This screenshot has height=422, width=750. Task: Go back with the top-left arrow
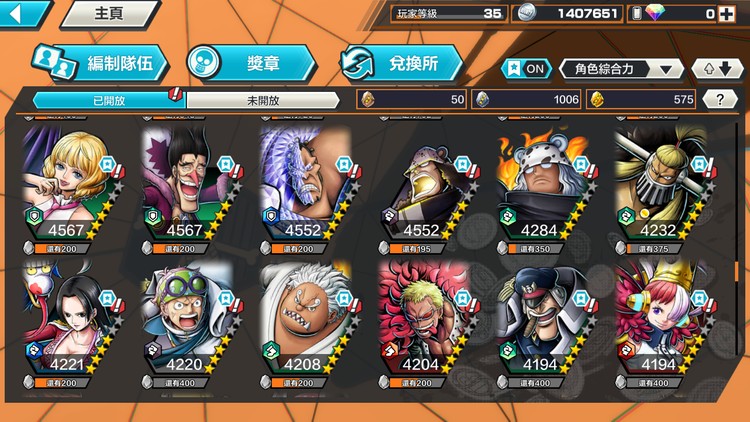24,14
